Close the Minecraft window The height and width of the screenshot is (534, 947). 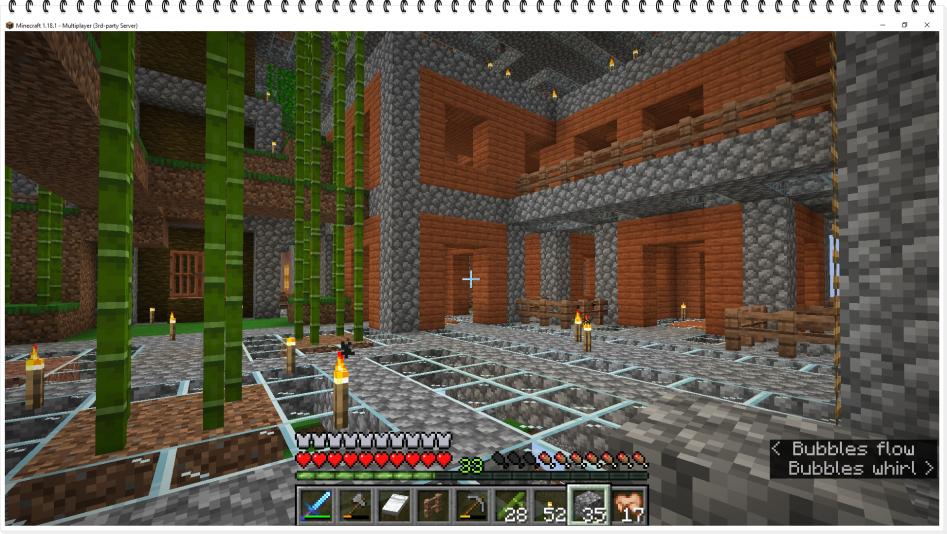click(x=926, y=25)
